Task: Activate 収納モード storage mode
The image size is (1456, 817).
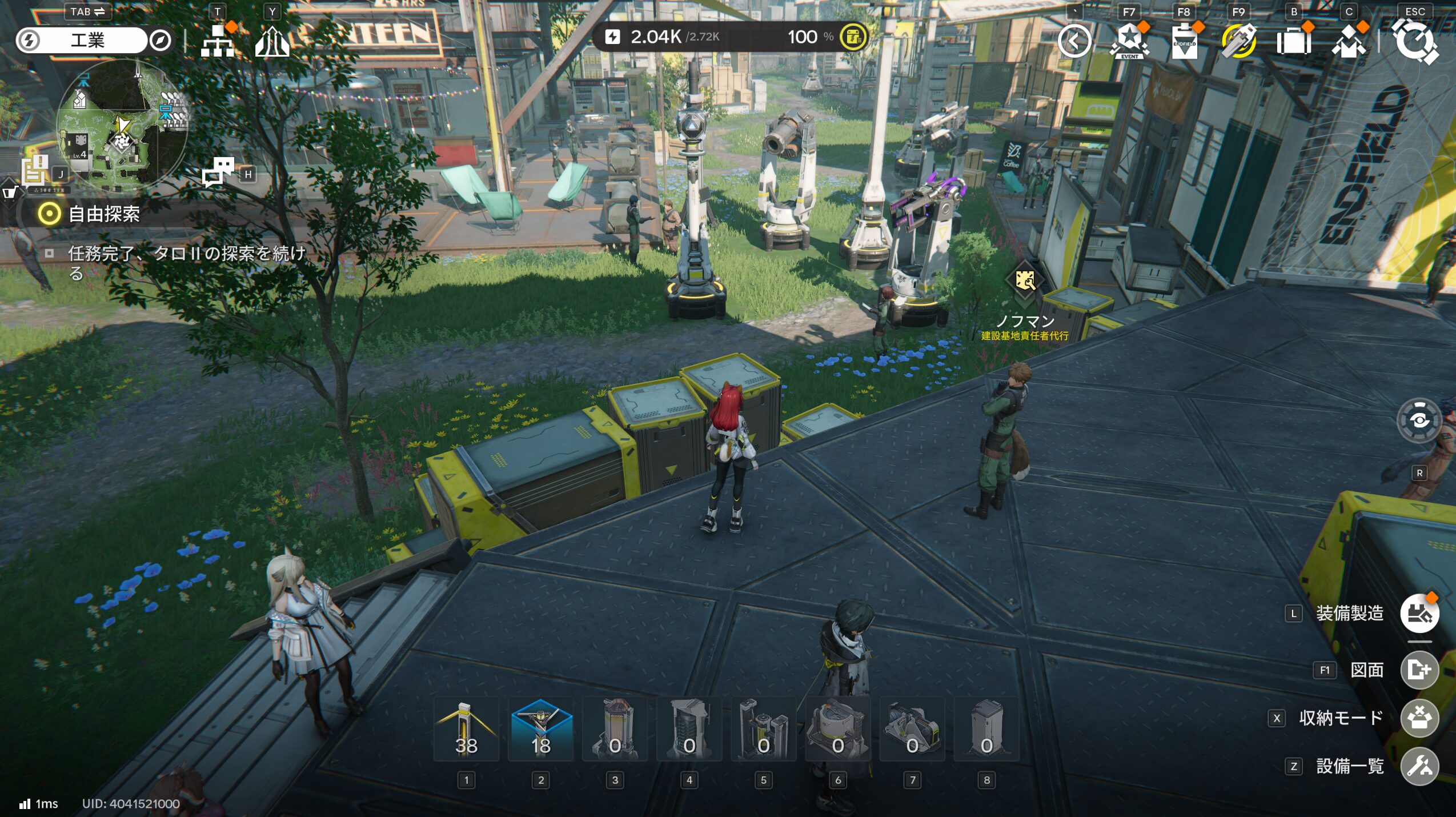Action: pyautogui.click(x=1419, y=718)
